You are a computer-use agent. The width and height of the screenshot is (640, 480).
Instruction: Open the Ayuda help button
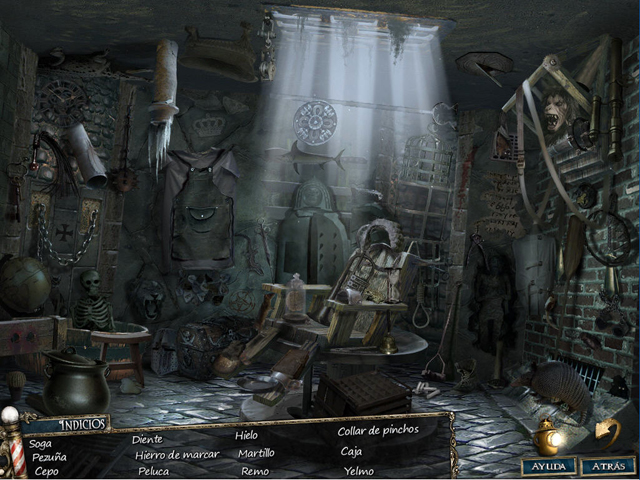(548, 466)
